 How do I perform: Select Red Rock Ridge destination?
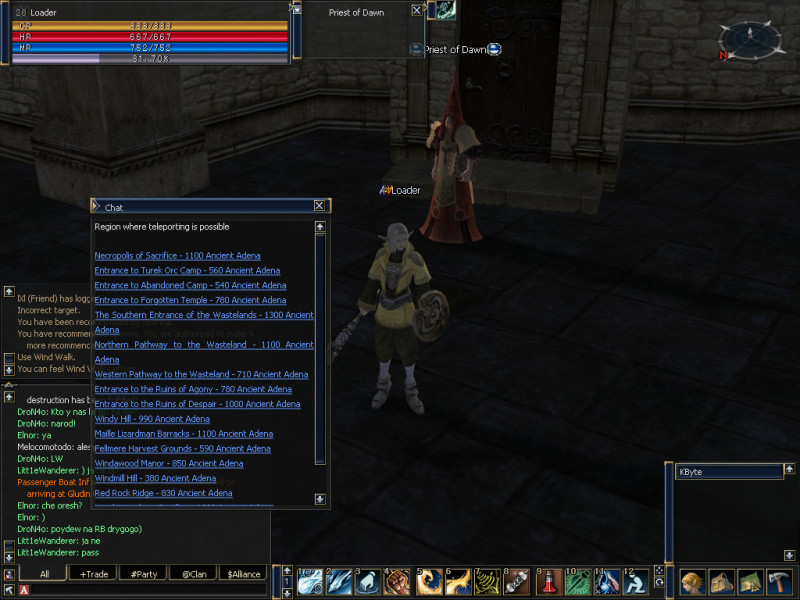[x=163, y=493]
